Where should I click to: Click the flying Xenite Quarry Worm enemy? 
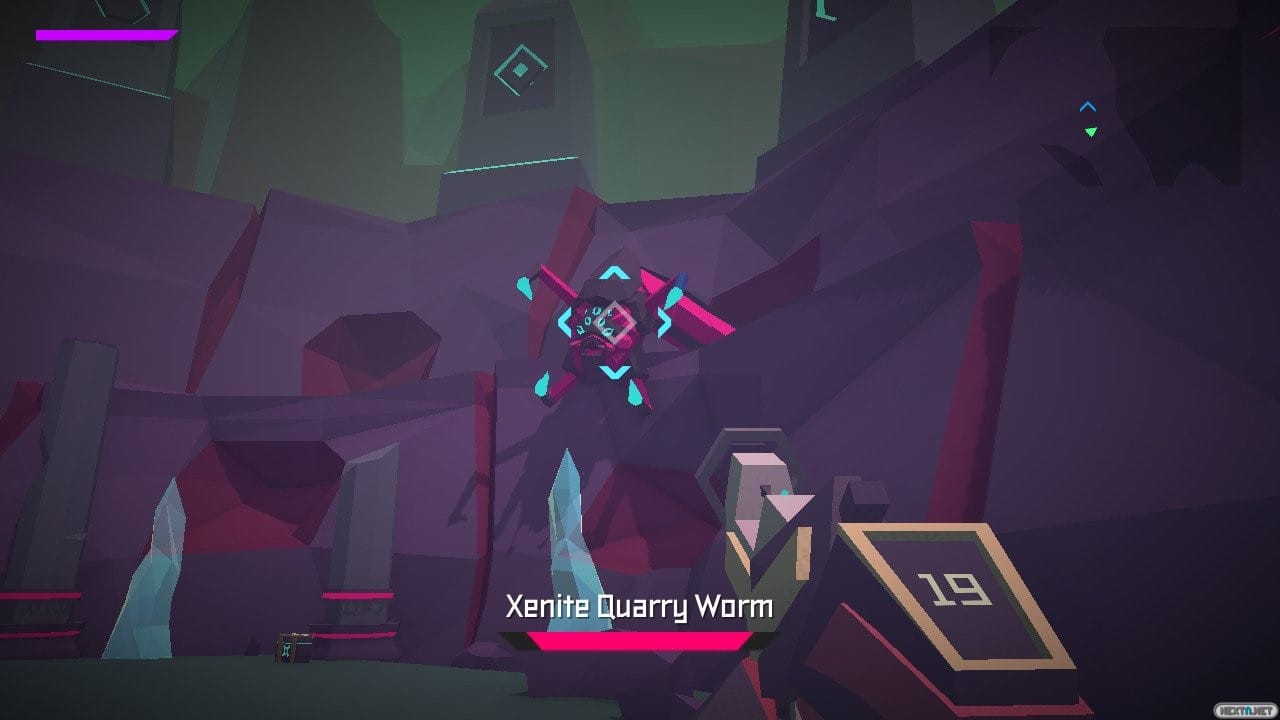[x=610, y=330]
